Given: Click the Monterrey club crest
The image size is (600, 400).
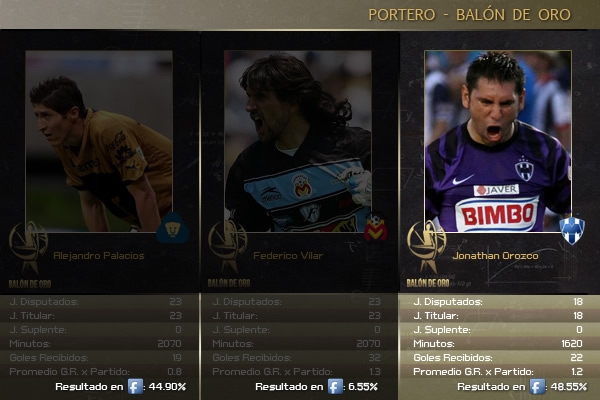Looking at the screenshot, I should (571, 229).
